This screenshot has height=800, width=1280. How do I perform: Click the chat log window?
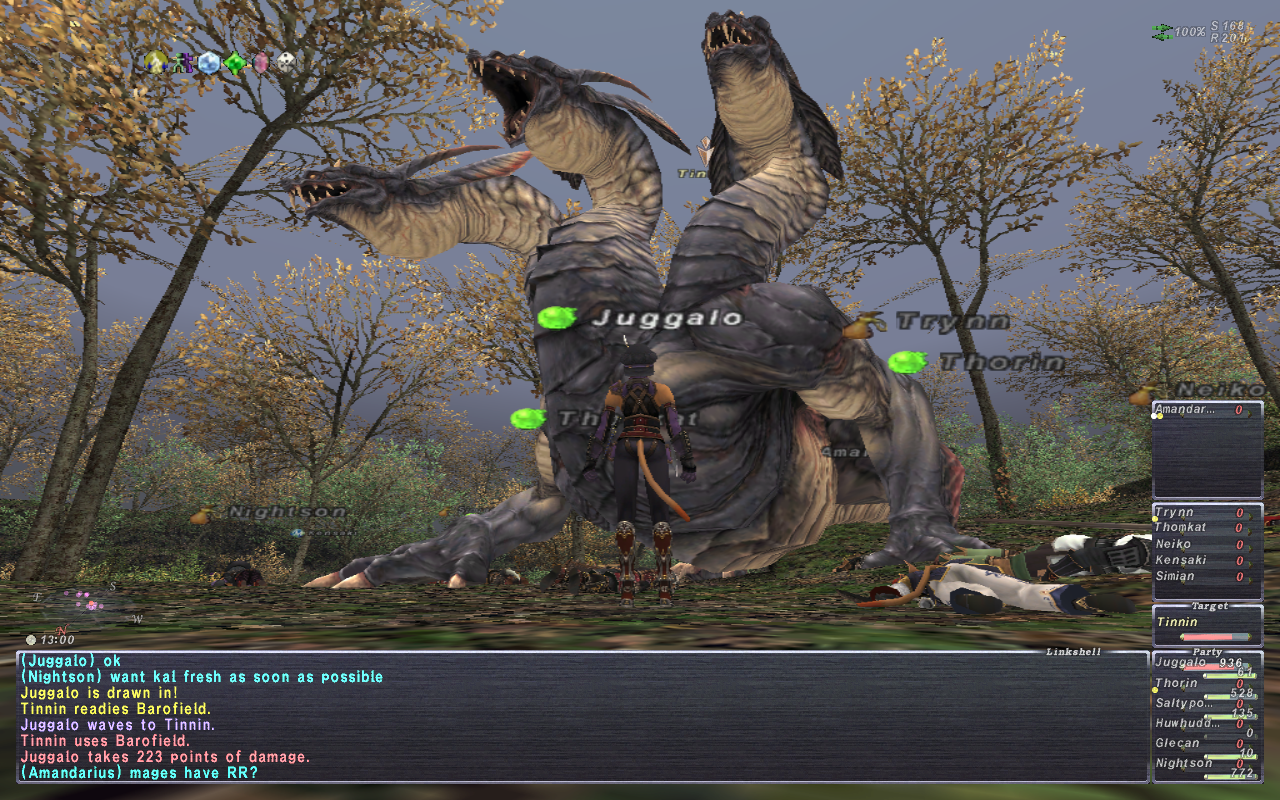pos(582,716)
